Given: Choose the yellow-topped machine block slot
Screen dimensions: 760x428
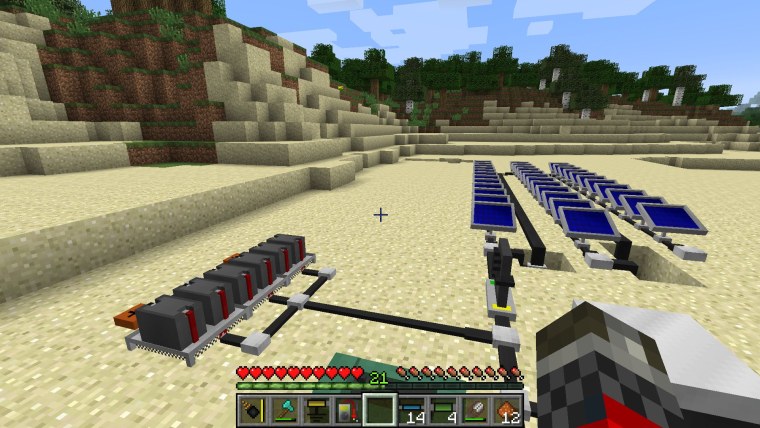Looking at the screenshot, I should click(316, 409).
